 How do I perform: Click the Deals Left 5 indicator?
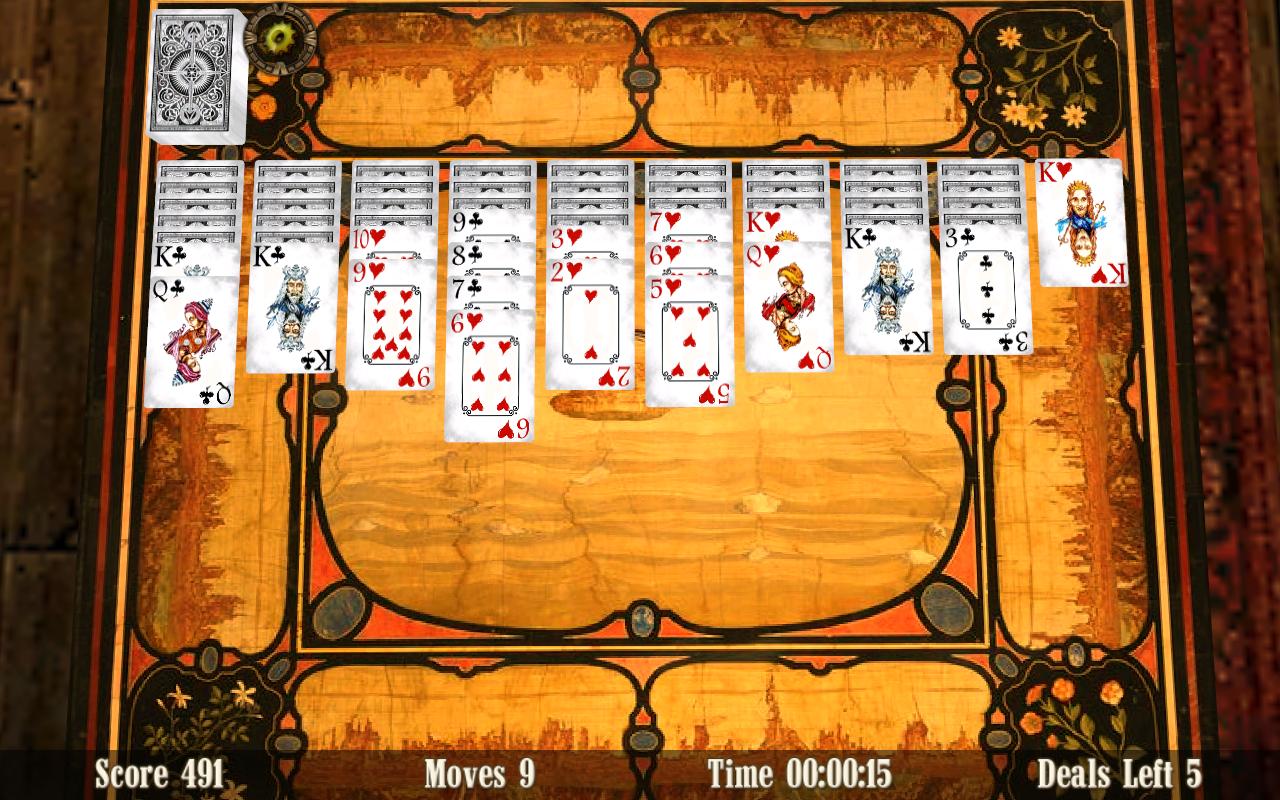[x=1118, y=772]
